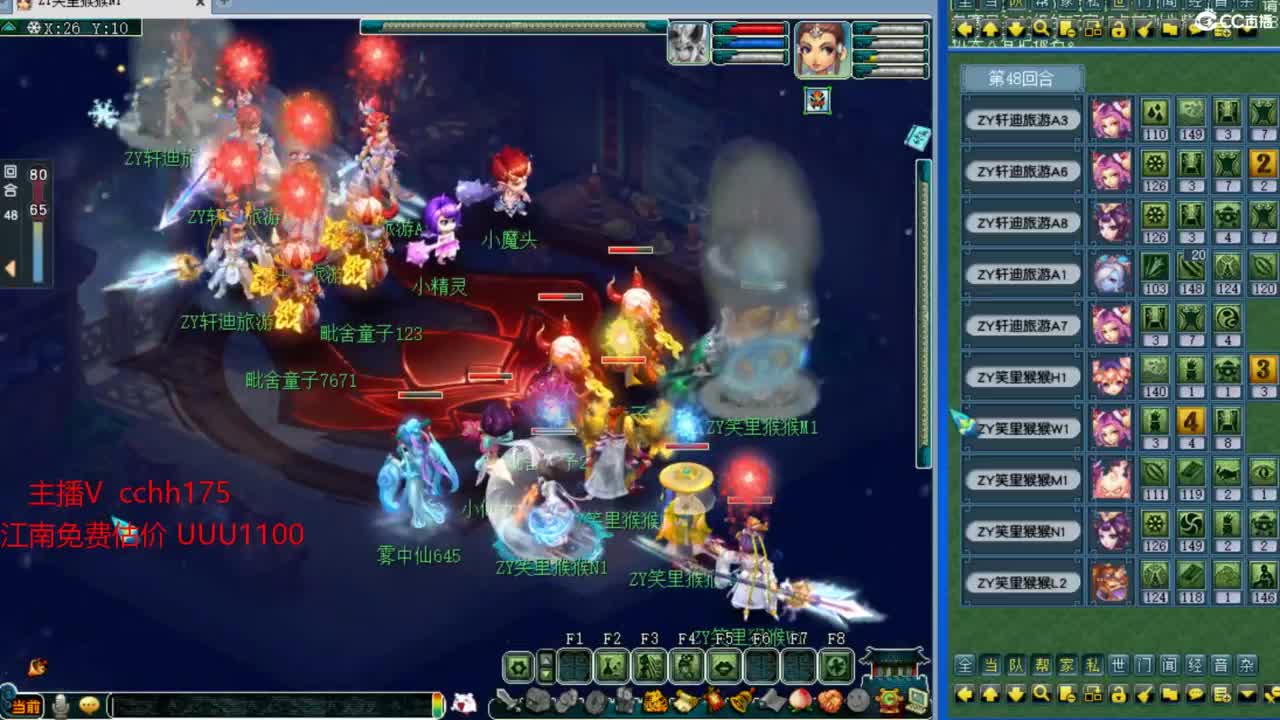The width and height of the screenshot is (1280, 720).
Task: Open the yellow down-arrow dropdown in chat toolbar
Action: pyautogui.click(x=1246, y=694)
